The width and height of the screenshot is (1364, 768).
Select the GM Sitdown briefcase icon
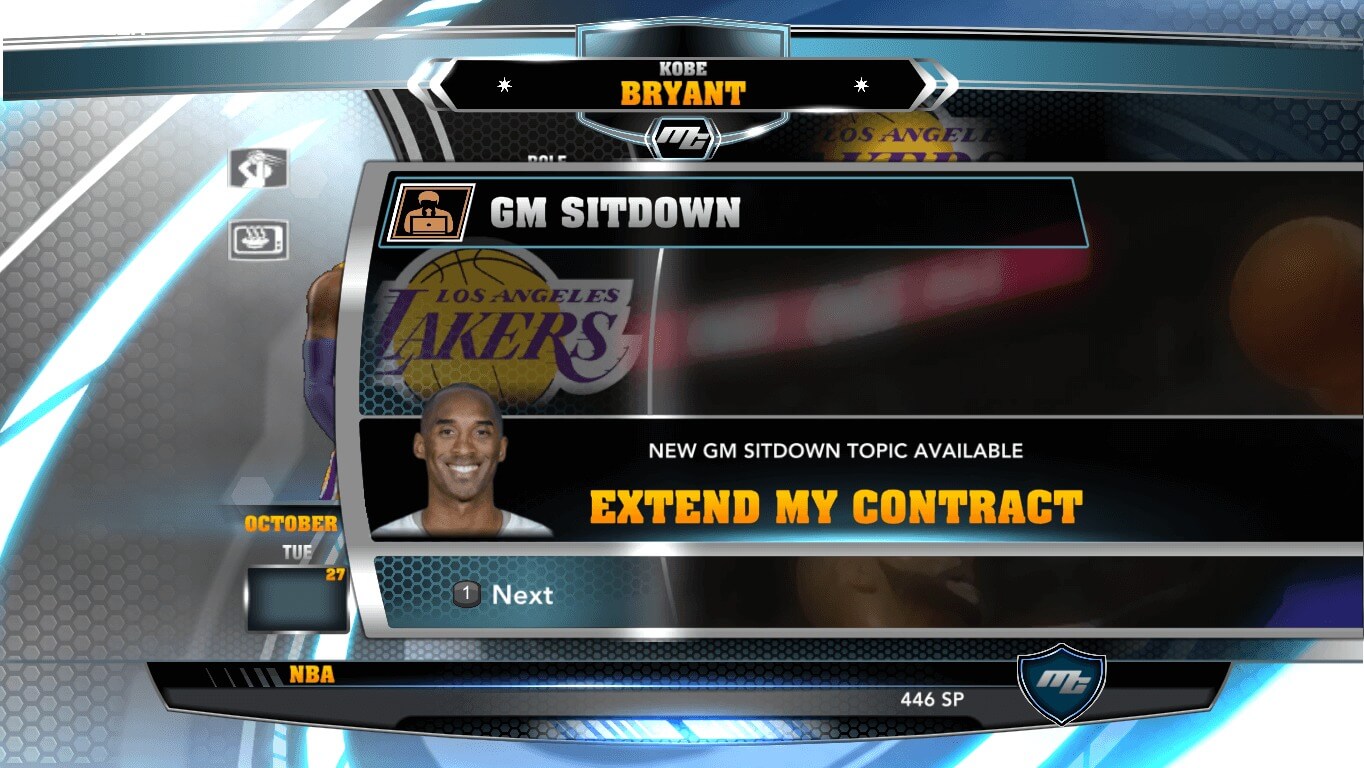pos(430,213)
